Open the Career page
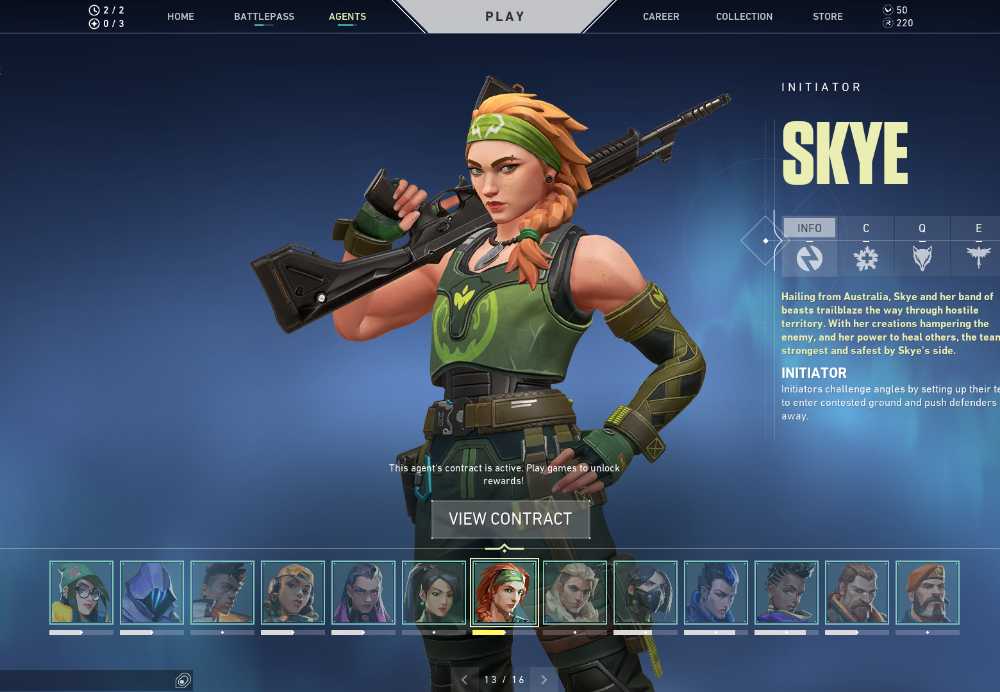The width and height of the screenshot is (1000, 692). pos(661,17)
